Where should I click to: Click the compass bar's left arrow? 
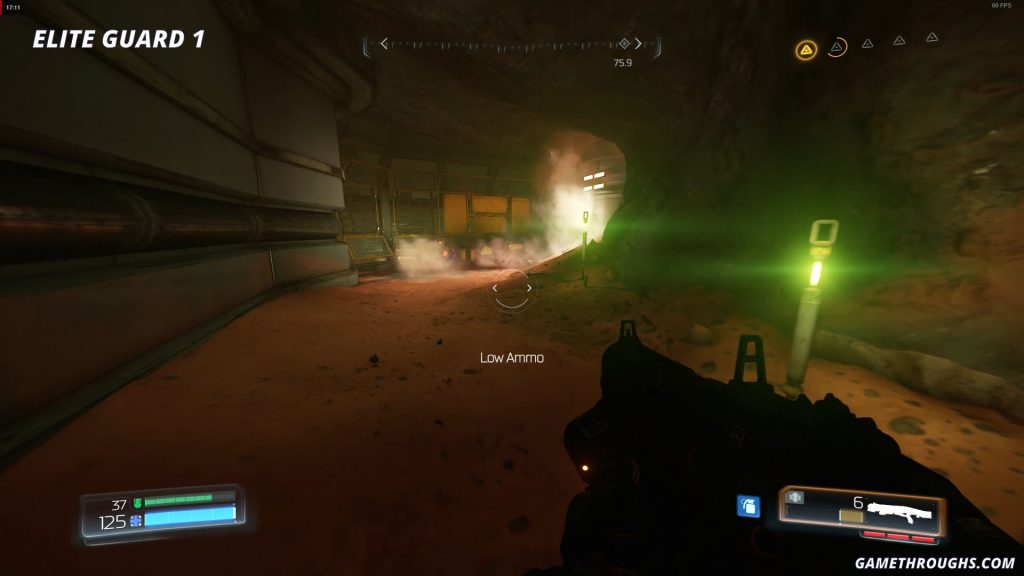[x=384, y=44]
